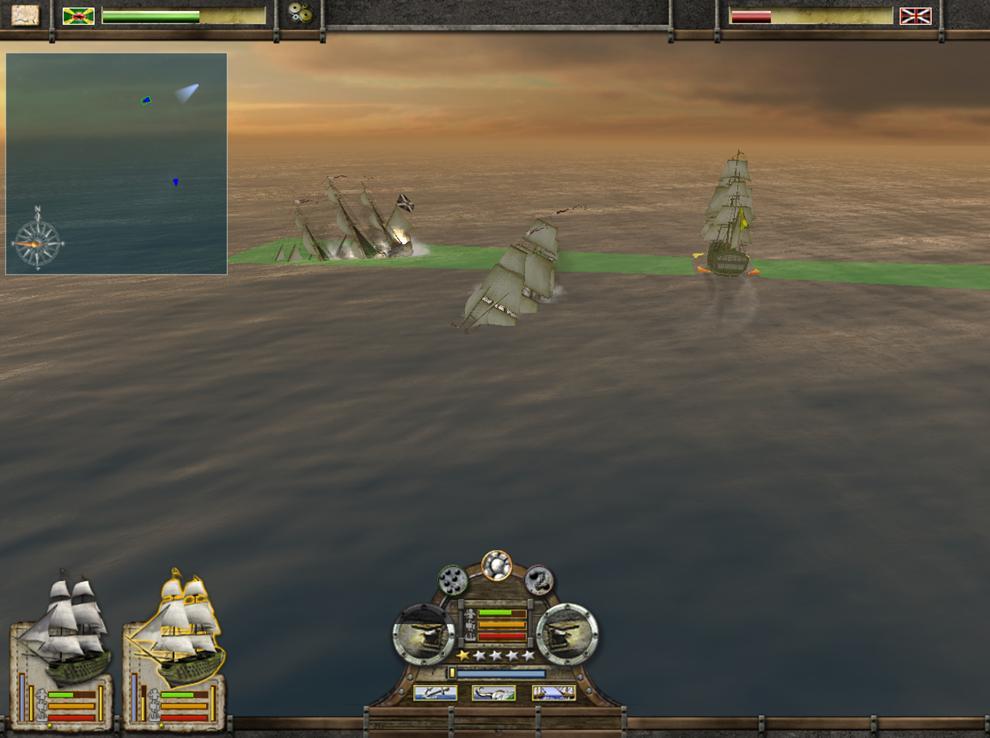Activate the two-ships formation button
This screenshot has height=738, width=990.
coord(553,692)
